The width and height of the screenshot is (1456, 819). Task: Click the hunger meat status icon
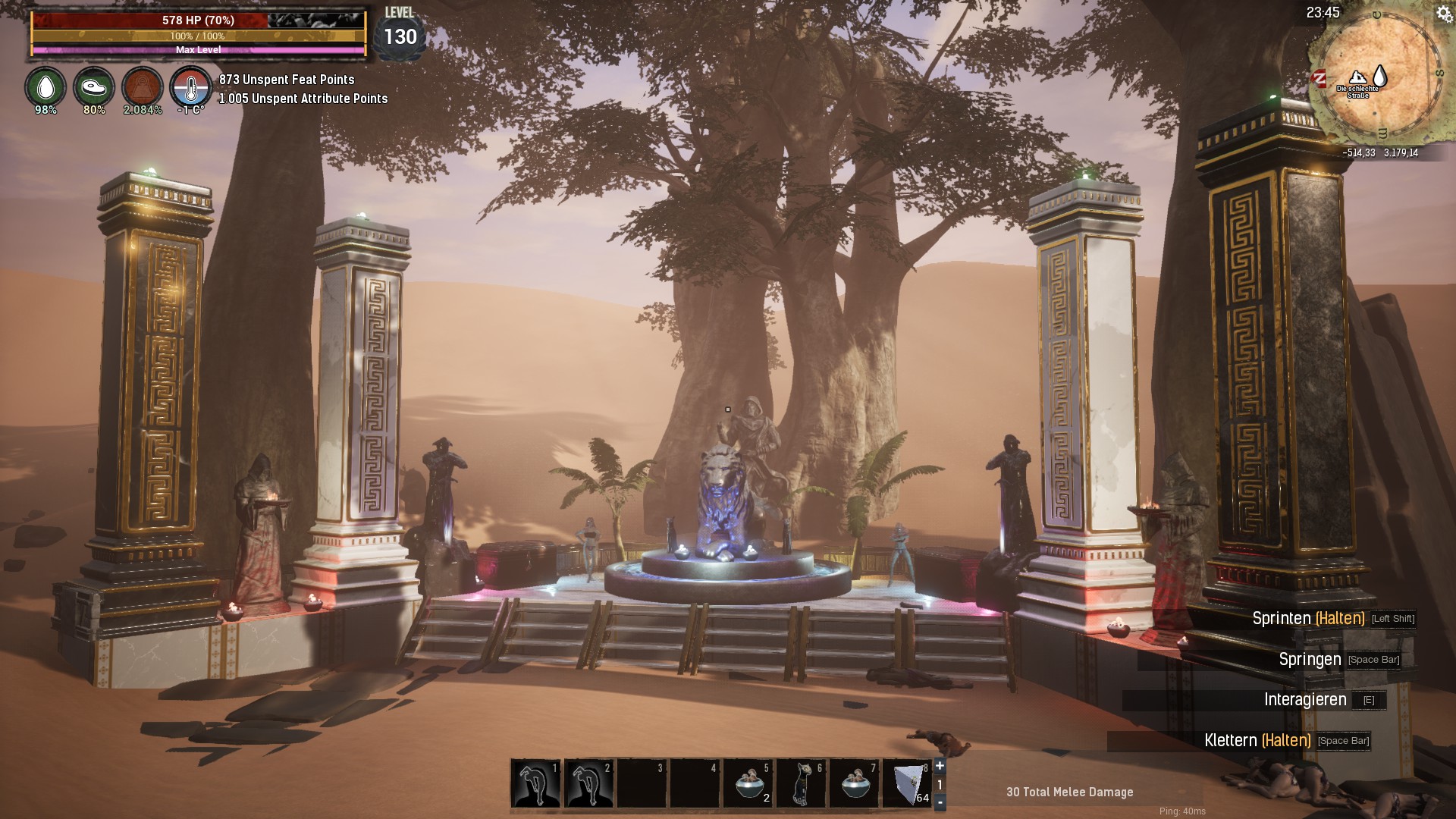pyautogui.click(x=94, y=87)
